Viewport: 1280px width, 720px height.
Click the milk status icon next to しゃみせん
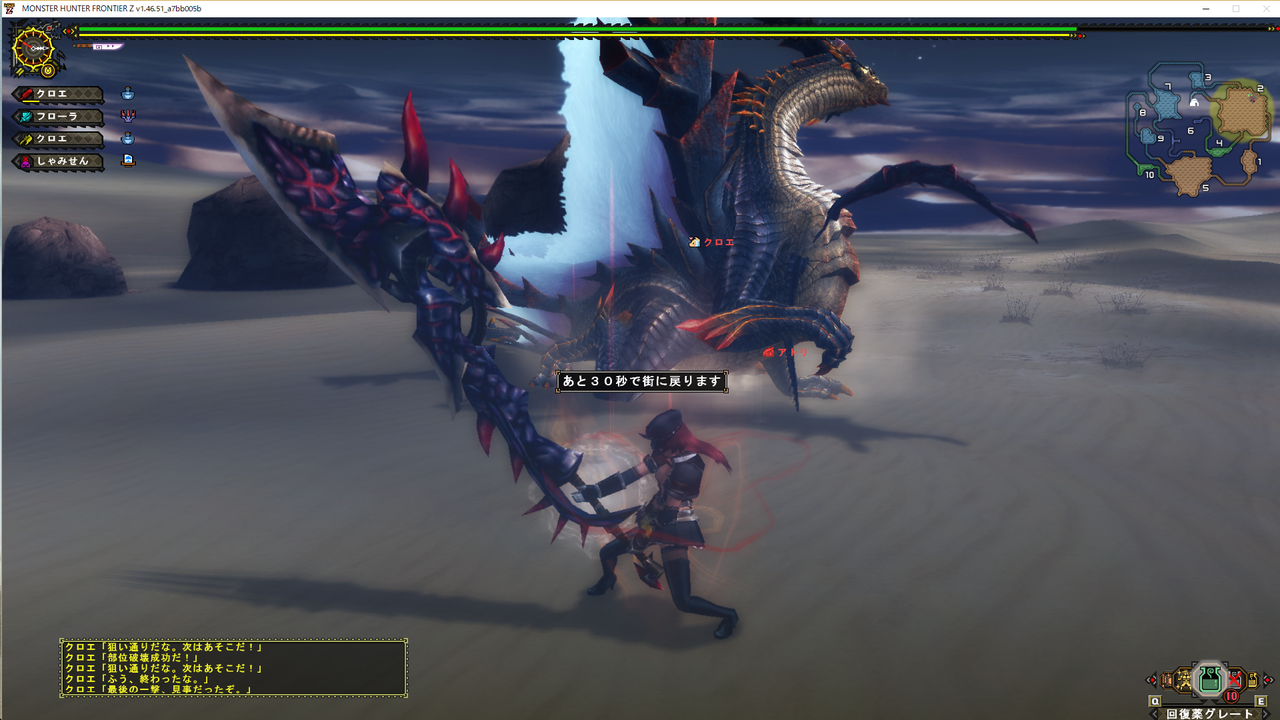point(128,160)
